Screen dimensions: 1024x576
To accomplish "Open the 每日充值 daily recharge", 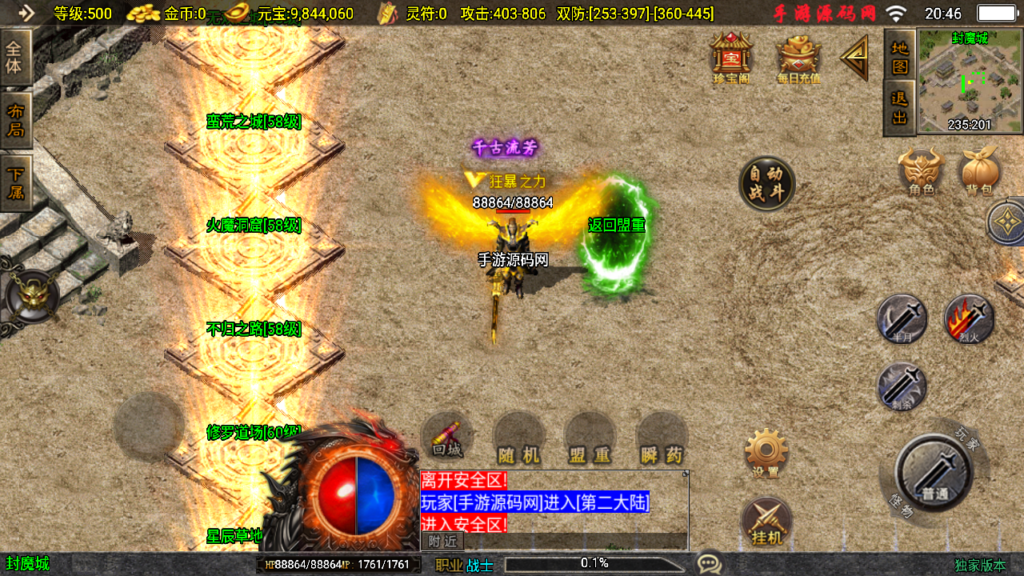I will tap(798, 57).
